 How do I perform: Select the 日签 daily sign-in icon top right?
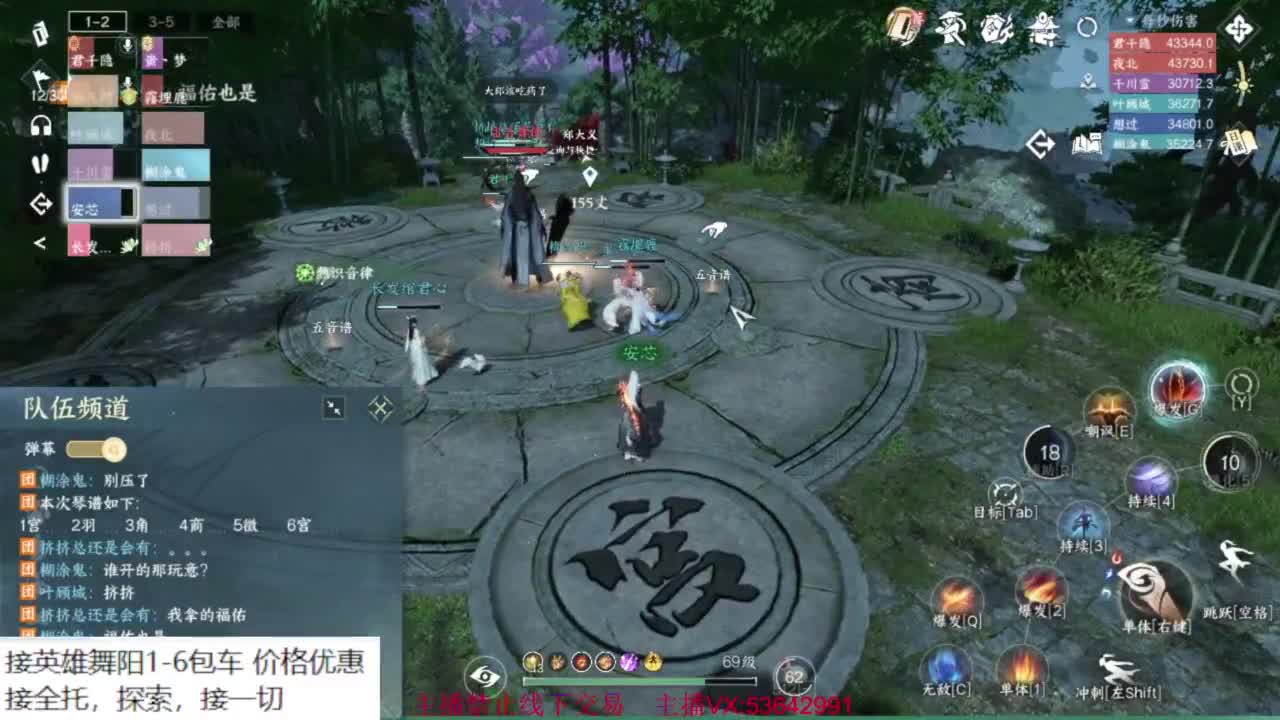click(1239, 144)
